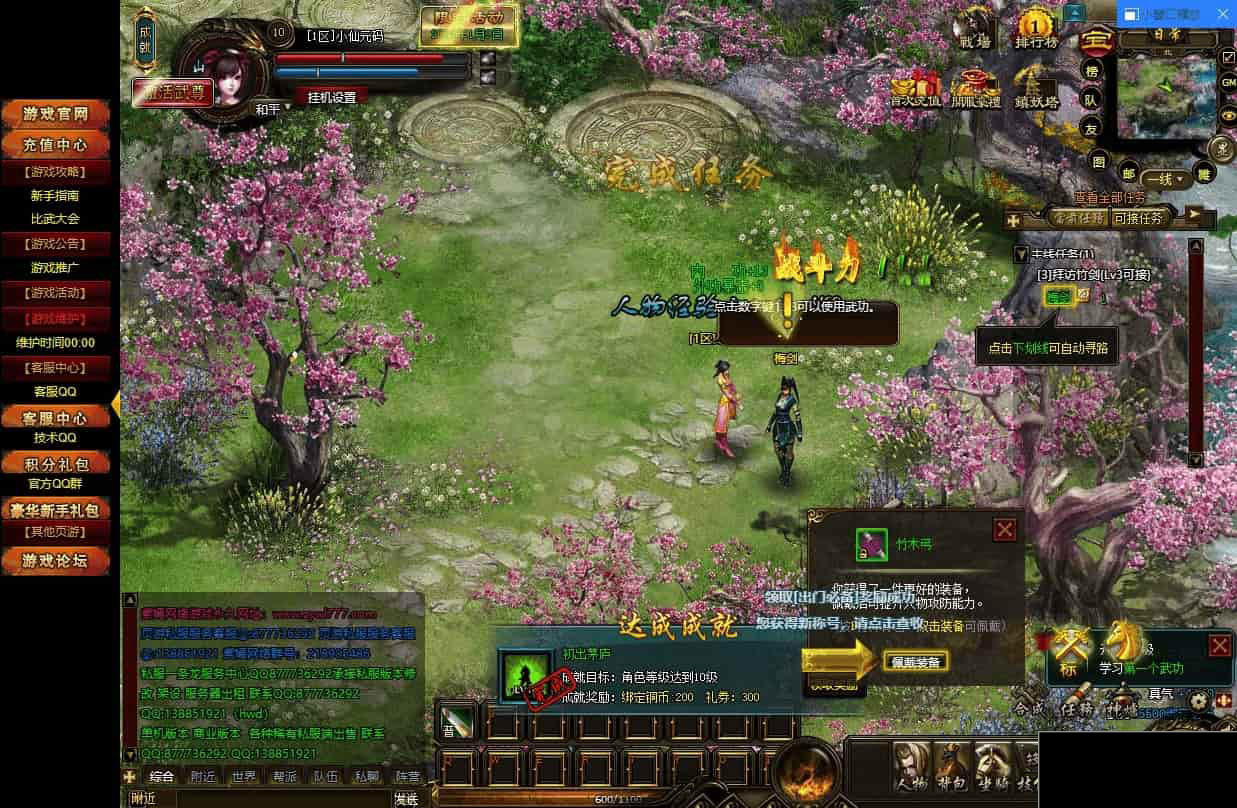Image resolution: width=1237 pixels, height=808 pixels.
Task: Open the 充值中心 recharge center
Action: [x=59, y=144]
